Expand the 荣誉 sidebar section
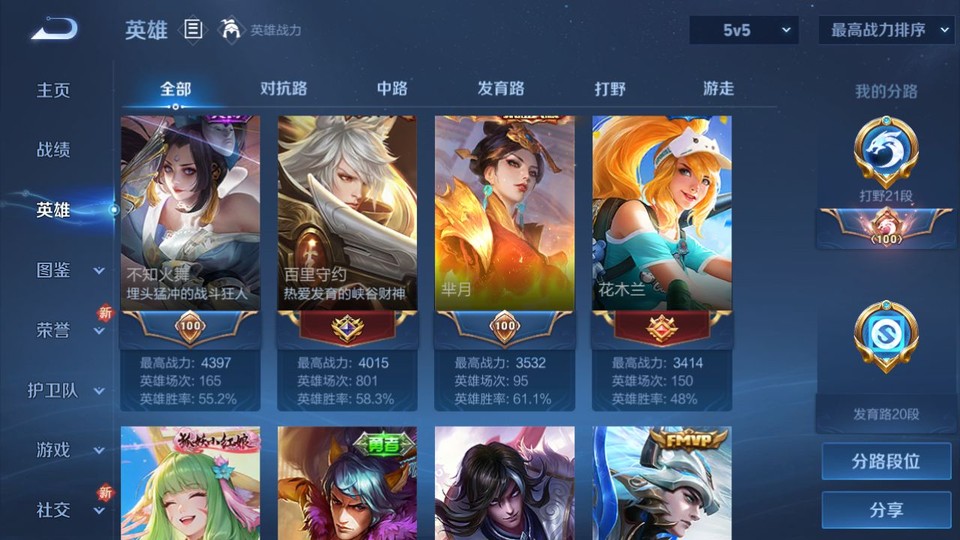Viewport: 960px width, 540px height. (x=68, y=330)
